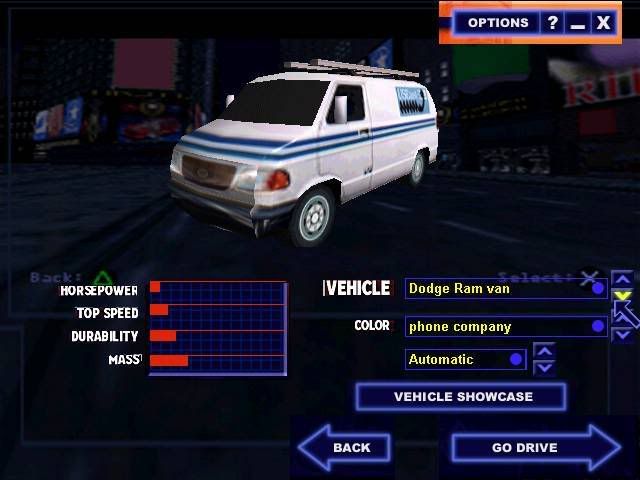
Task: Close the game with the X button
Action: tap(603, 22)
